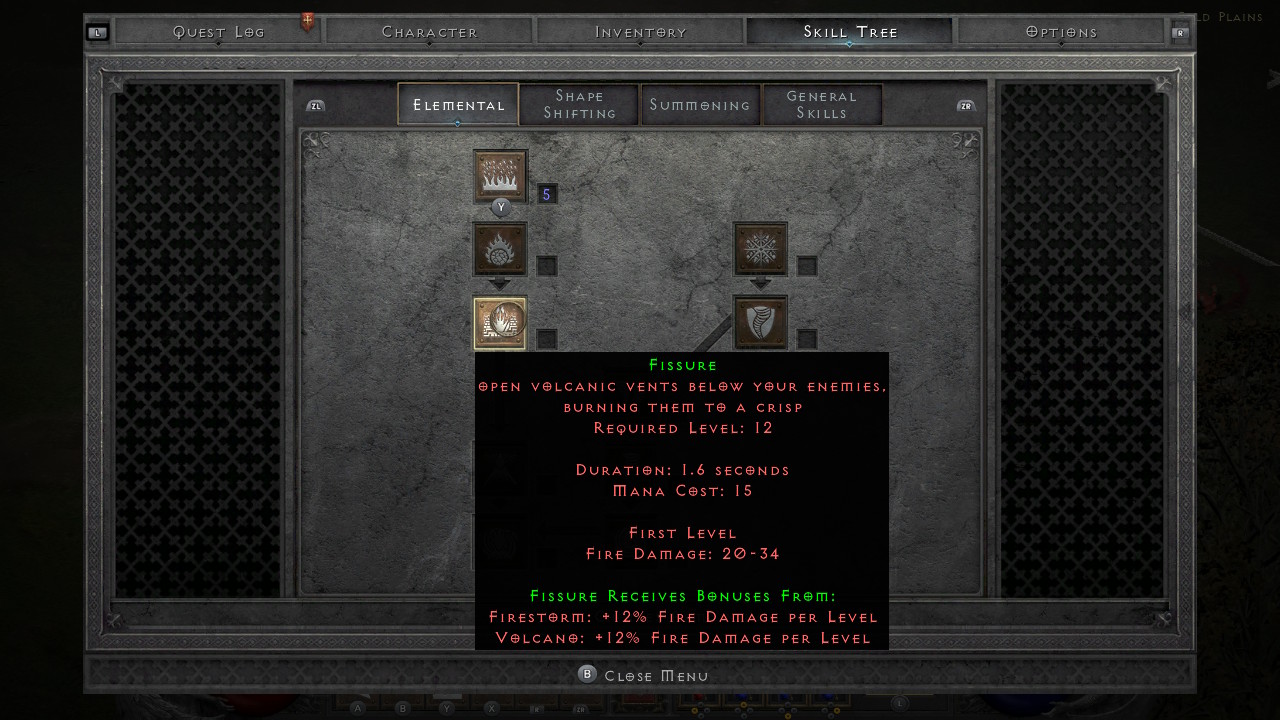Go to the Options tab

point(1062,32)
